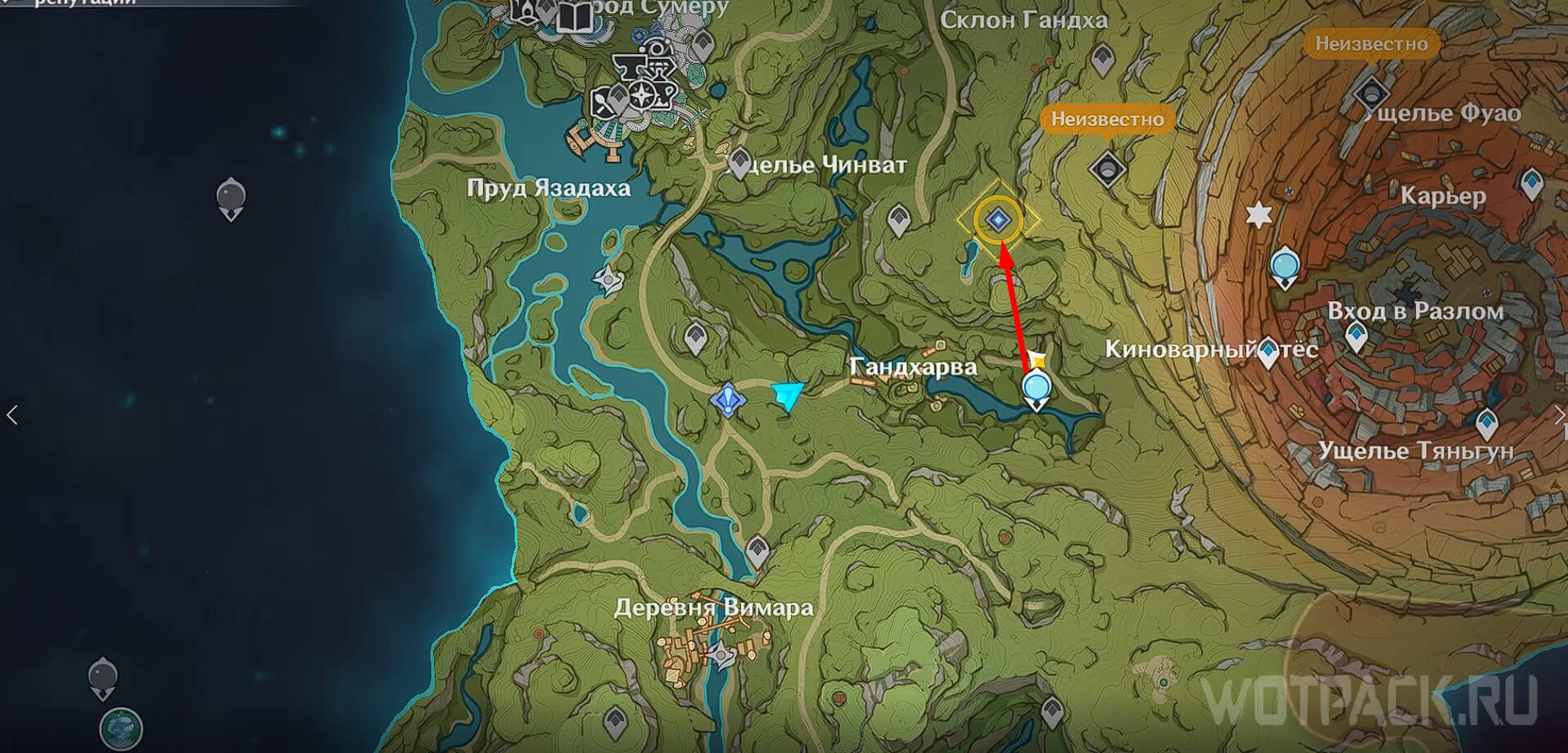1568x753 pixels.
Task: Click the waypoint at Ущелье Чинват
Action: point(739,163)
